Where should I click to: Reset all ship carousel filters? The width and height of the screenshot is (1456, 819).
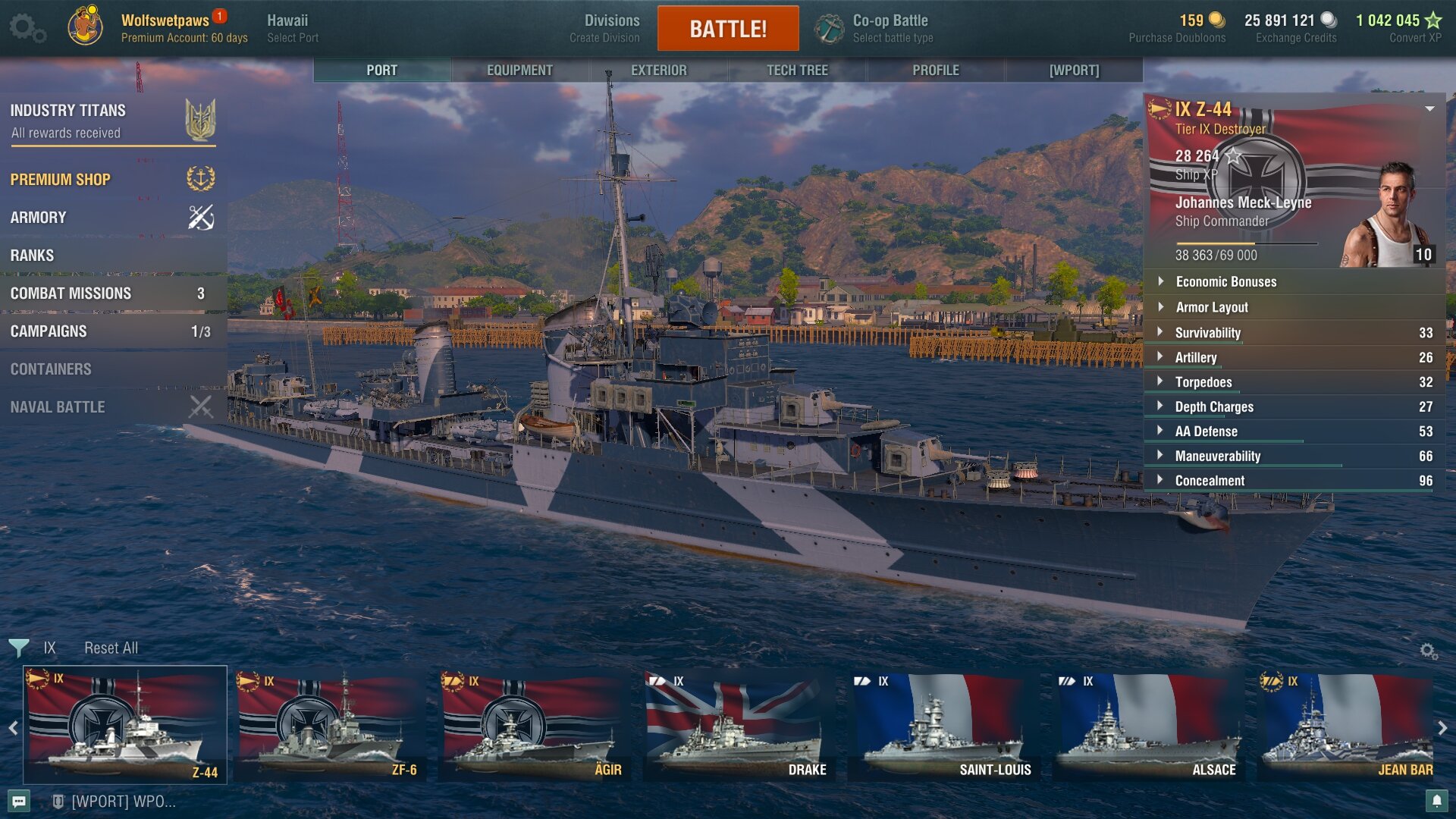click(x=111, y=648)
